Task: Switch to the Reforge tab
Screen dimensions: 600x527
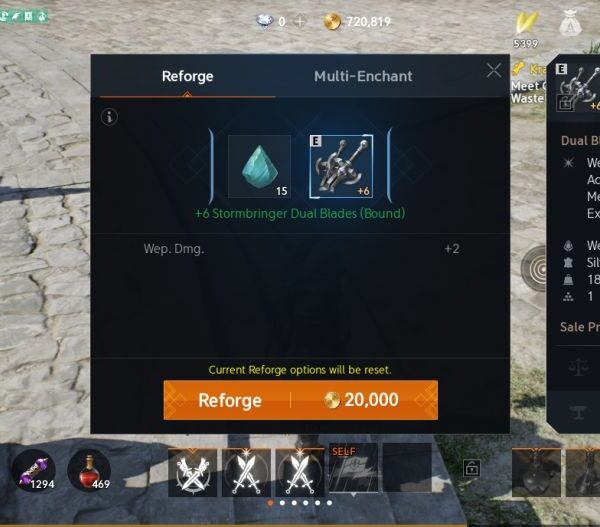Action: click(187, 77)
